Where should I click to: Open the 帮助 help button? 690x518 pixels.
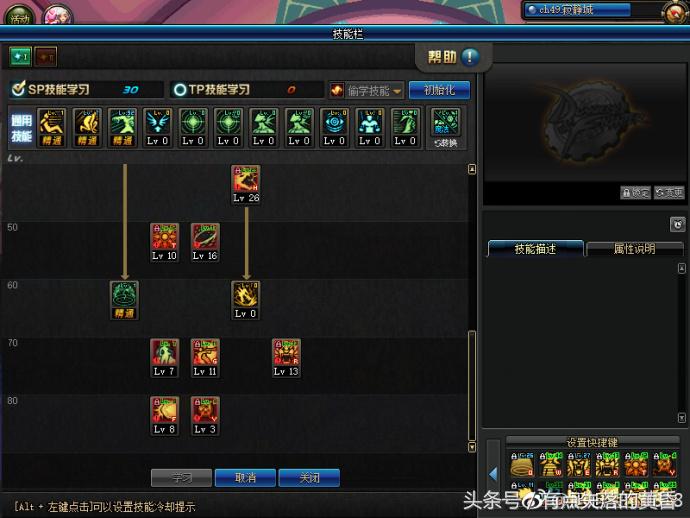pos(453,57)
